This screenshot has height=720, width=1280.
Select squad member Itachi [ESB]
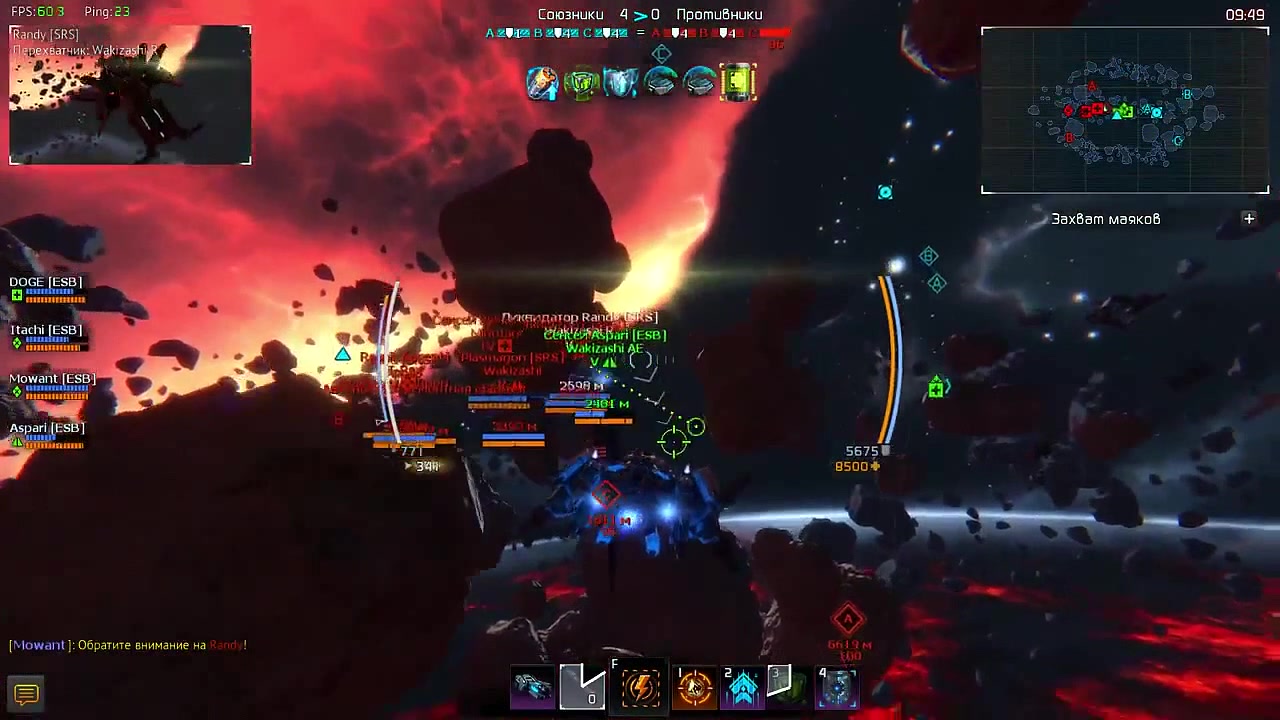46,331
